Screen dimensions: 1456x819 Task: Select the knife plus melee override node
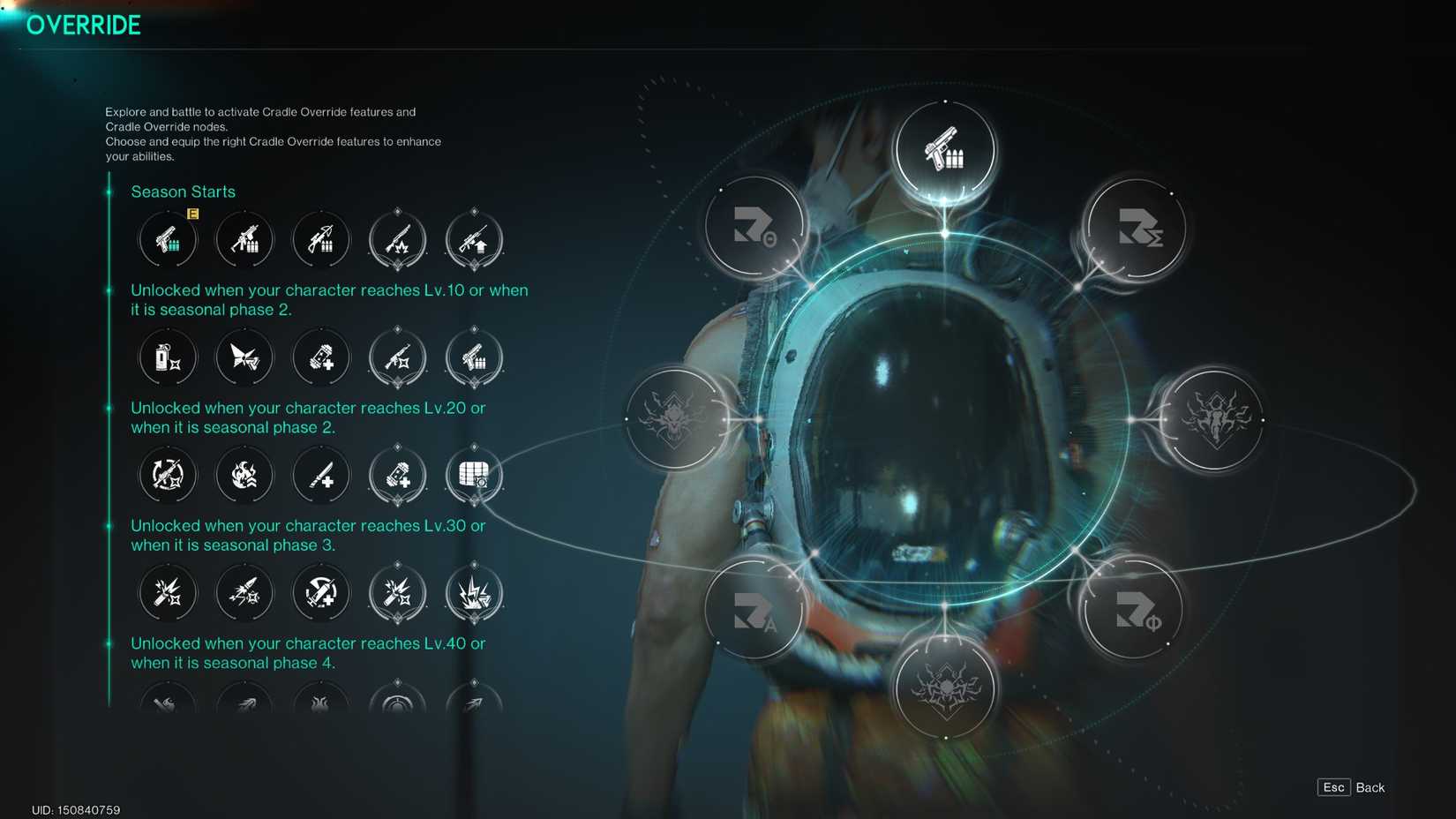click(x=320, y=475)
